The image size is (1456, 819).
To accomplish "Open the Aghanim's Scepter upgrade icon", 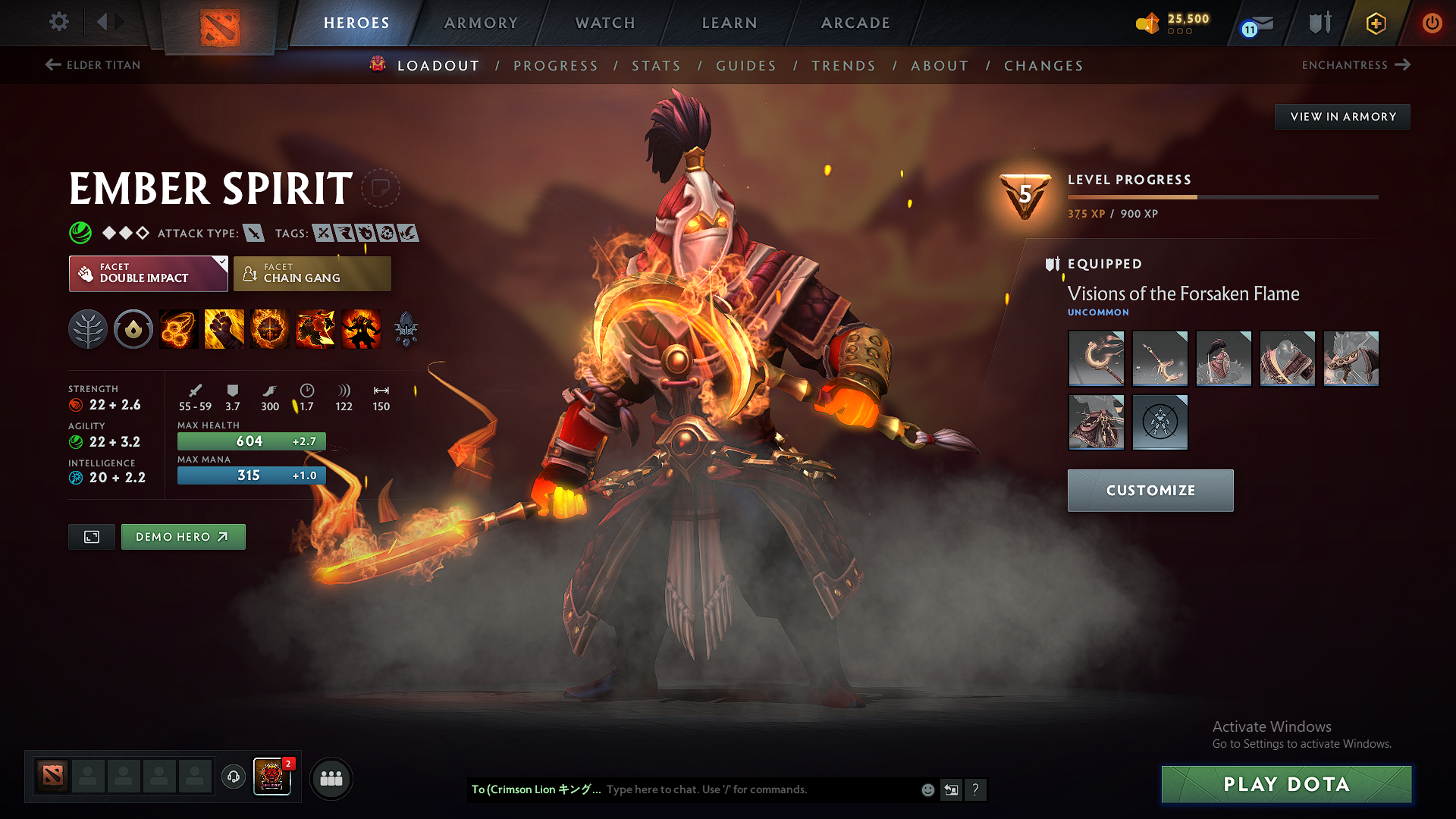I will point(406,328).
